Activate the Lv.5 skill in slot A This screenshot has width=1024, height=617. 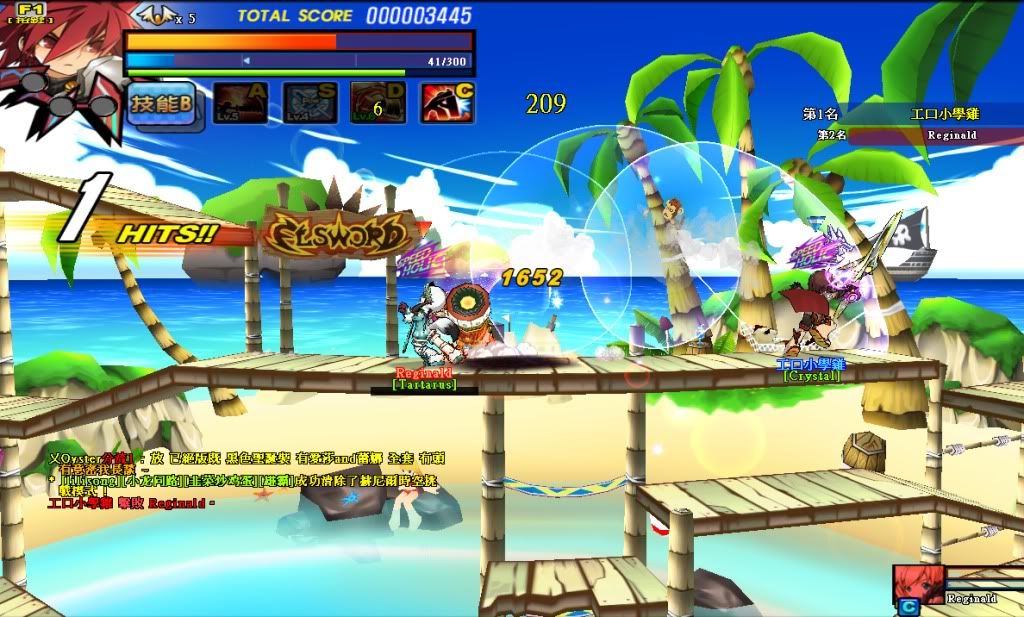[x=240, y=103]
